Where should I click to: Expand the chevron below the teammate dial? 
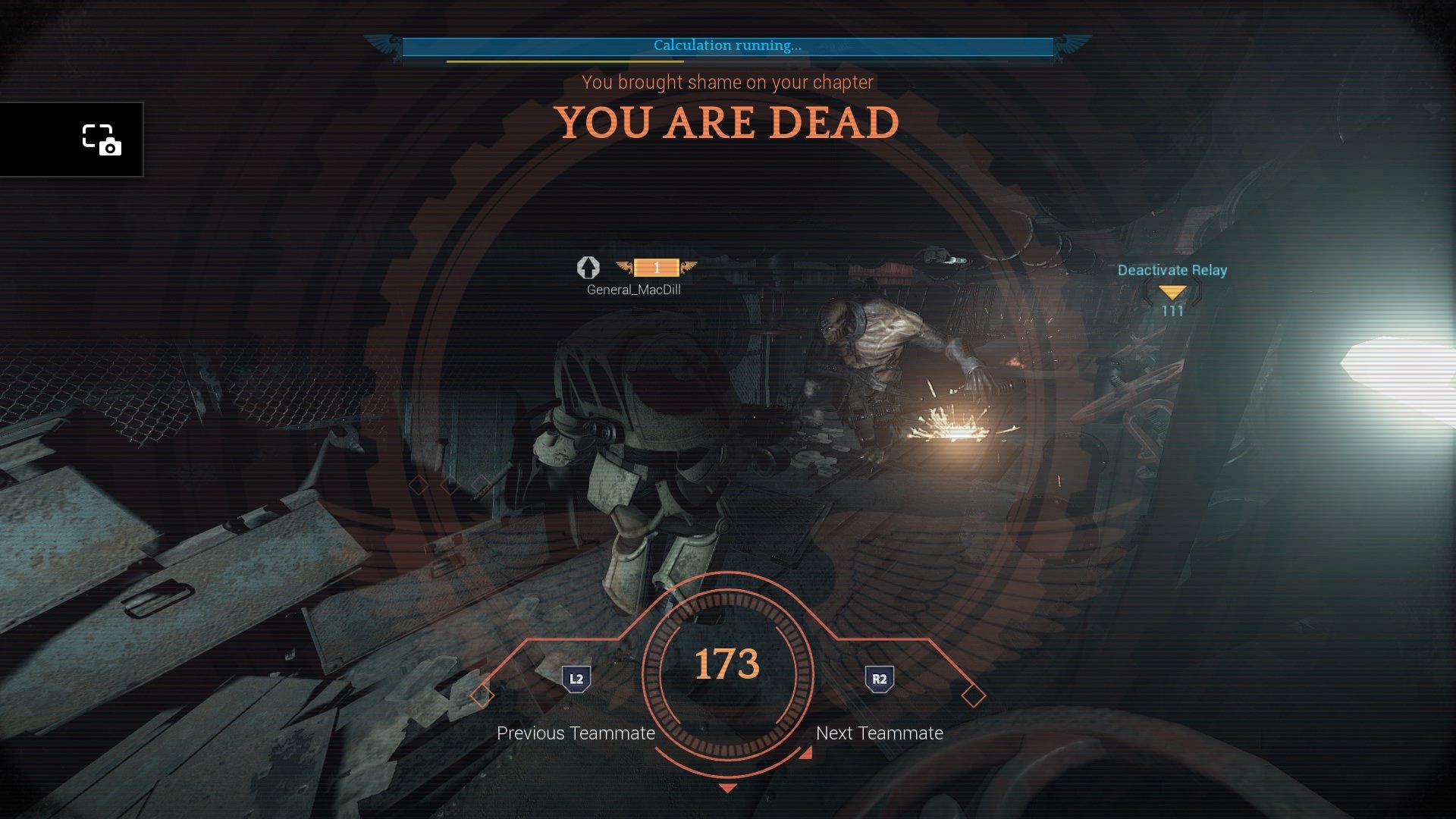(729, 786)
